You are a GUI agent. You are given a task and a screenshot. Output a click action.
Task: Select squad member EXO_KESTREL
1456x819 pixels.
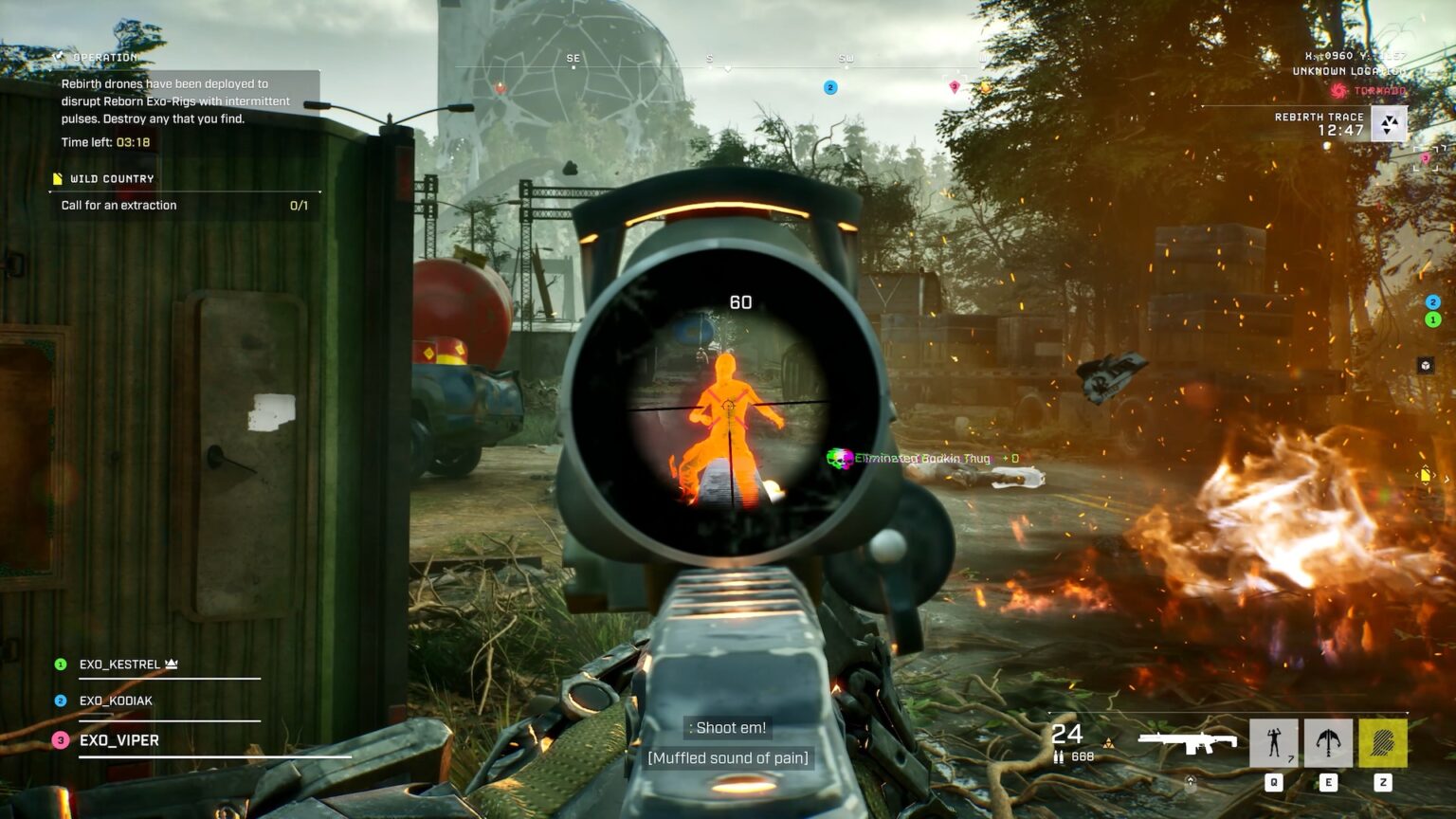click(x=119, y=664)
